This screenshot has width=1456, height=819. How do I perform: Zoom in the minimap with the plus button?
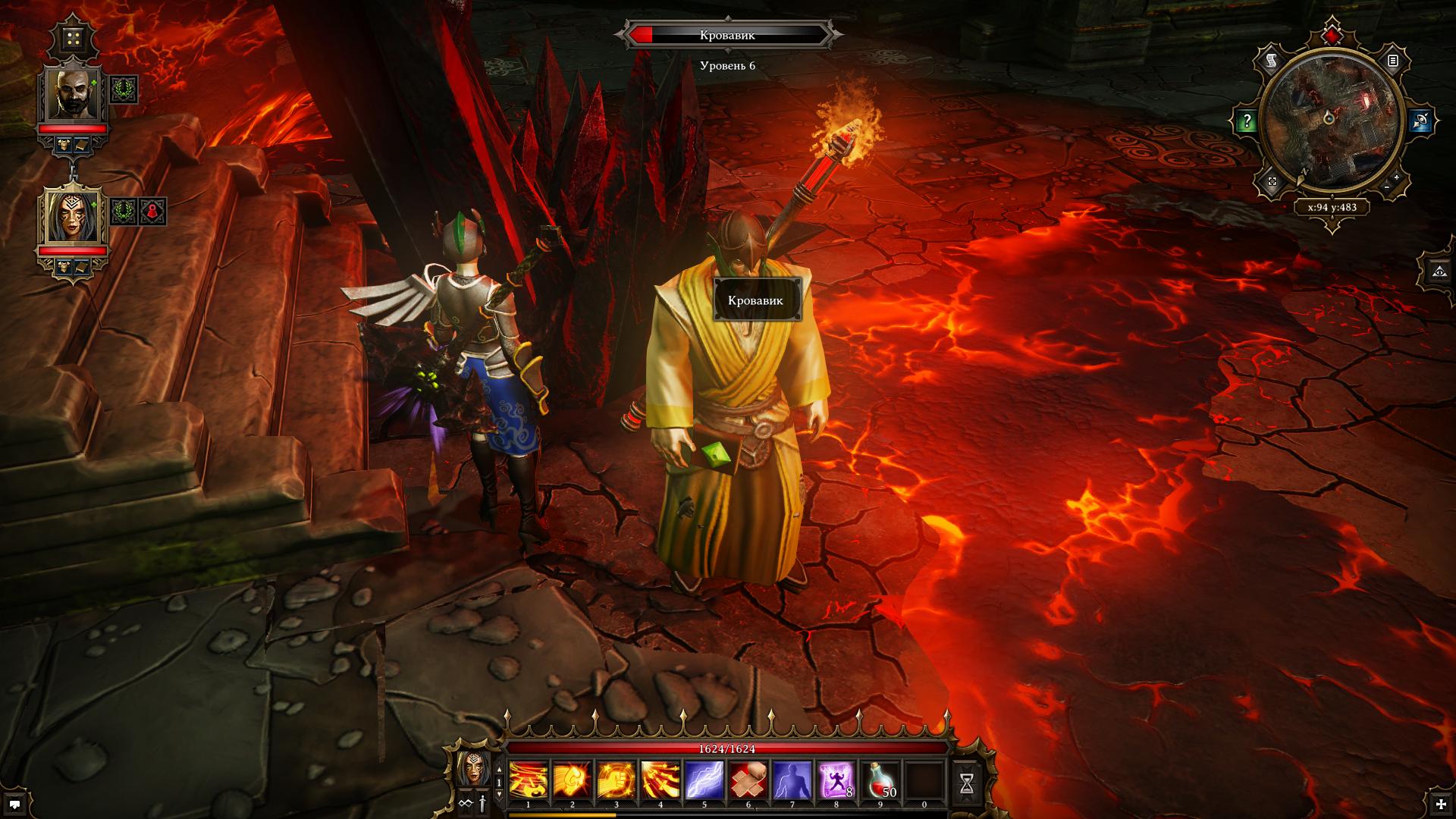pyautogui.click(x=1396, y=177)
